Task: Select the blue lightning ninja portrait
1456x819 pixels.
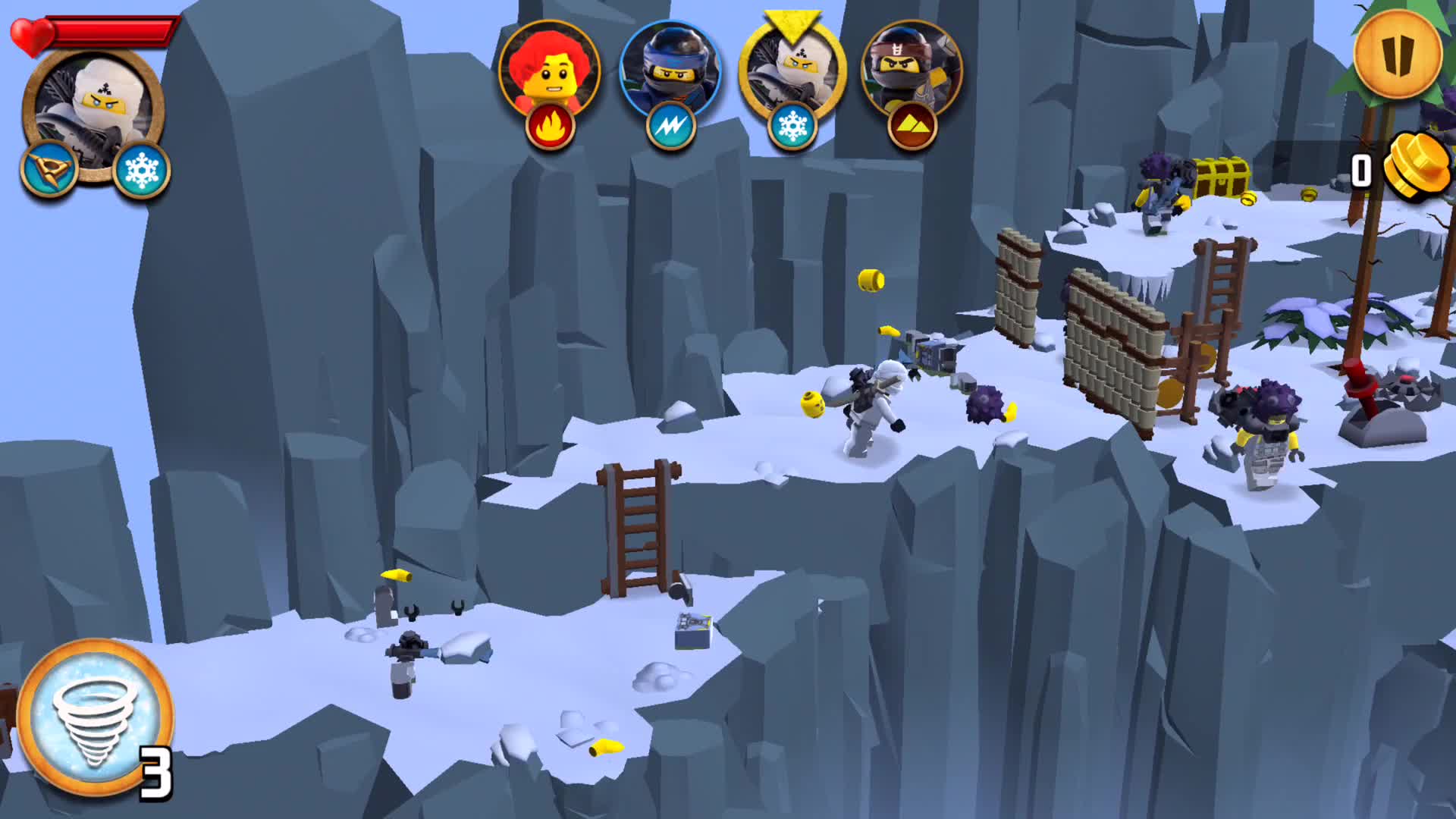Action: pos(670,72)
